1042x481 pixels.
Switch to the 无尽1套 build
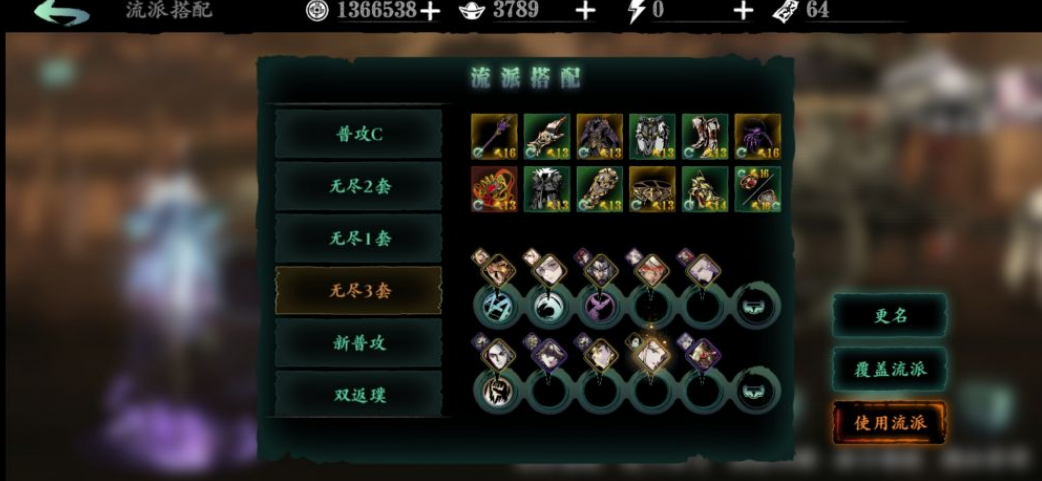(x=358, y=238)
